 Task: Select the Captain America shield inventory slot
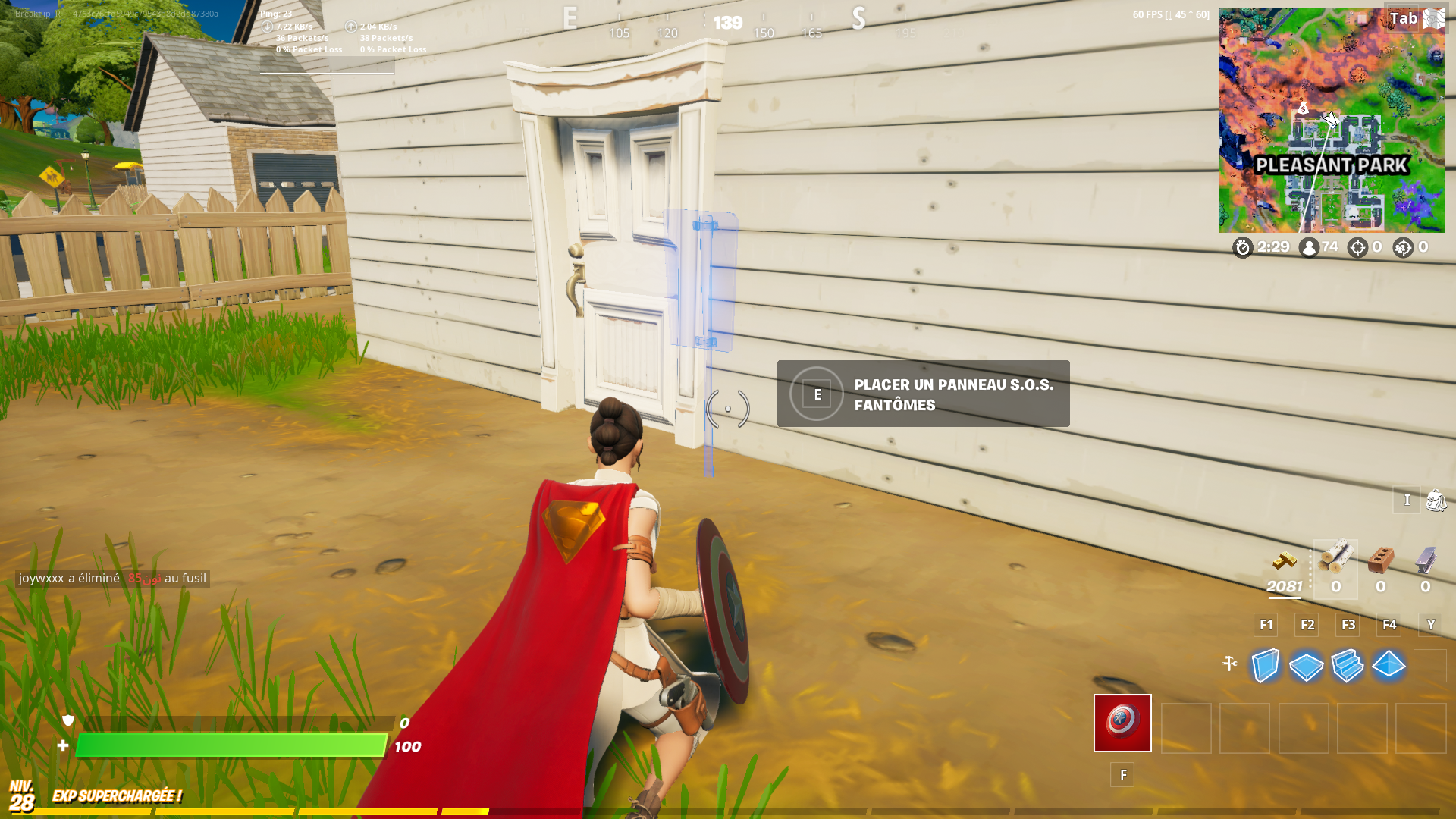pyautogui.click(x=1122, y=723)
